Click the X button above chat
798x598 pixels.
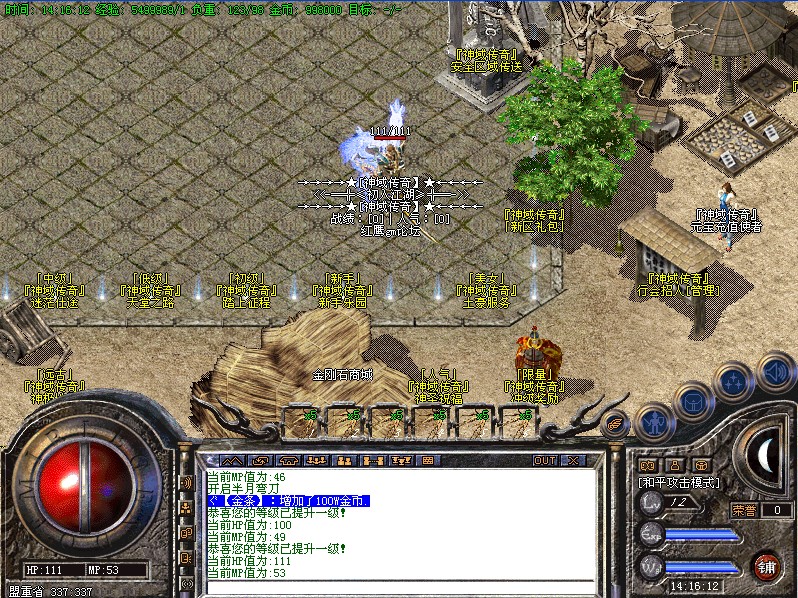(574, 461)
